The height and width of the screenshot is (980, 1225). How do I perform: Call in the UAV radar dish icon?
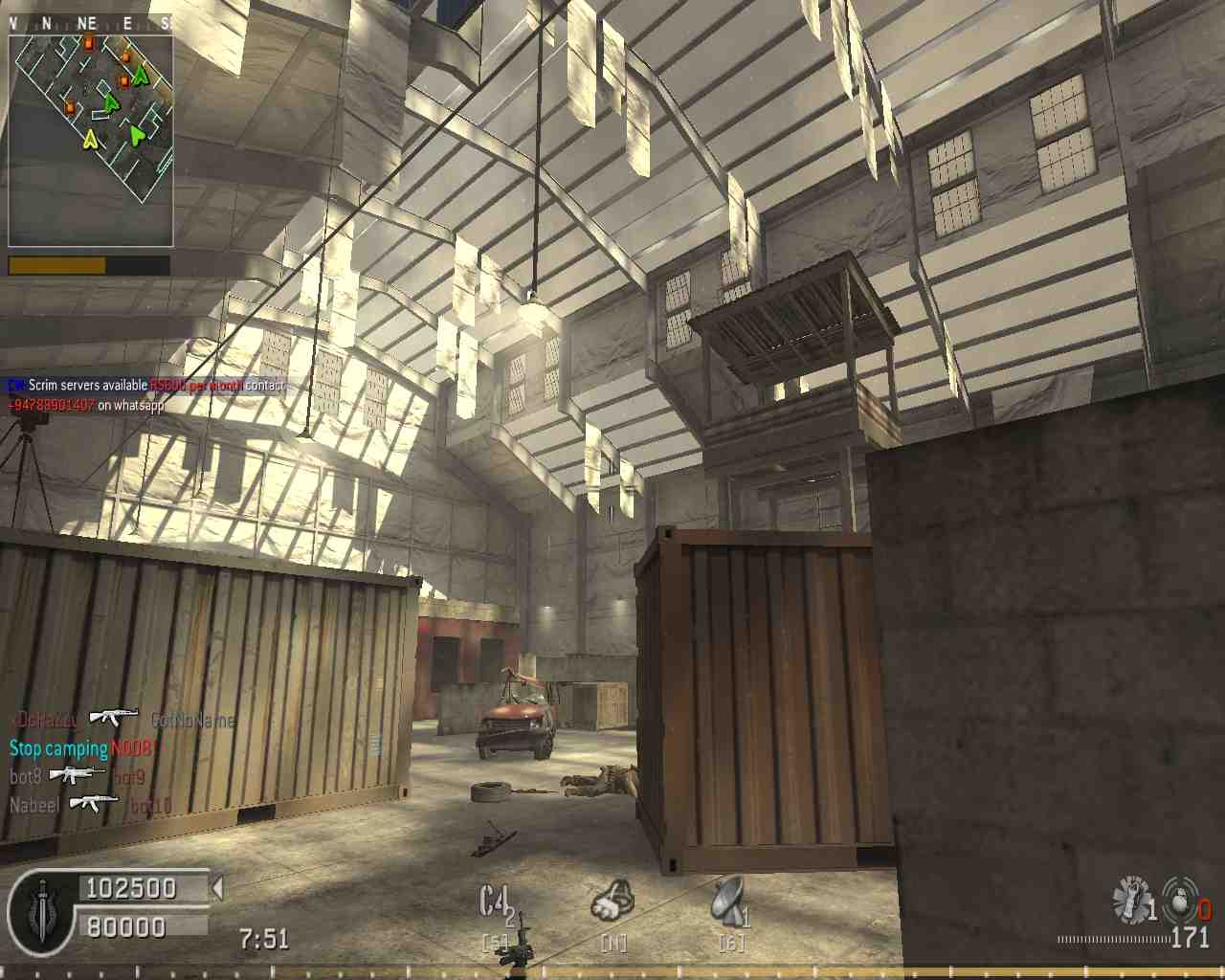click(x=729, y=902)
